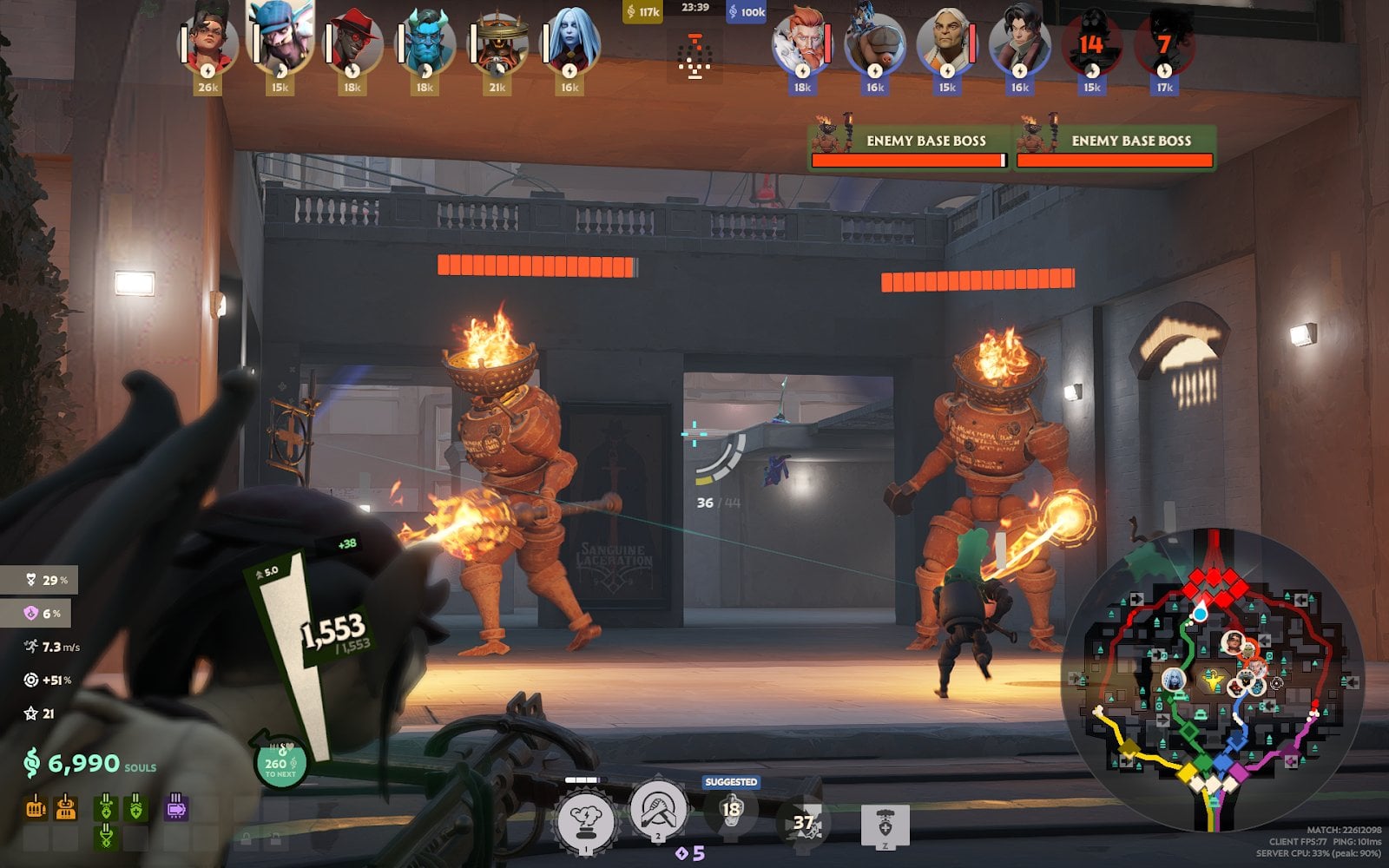
Task: Select the purple battery item slot
Action: (176, 807)
